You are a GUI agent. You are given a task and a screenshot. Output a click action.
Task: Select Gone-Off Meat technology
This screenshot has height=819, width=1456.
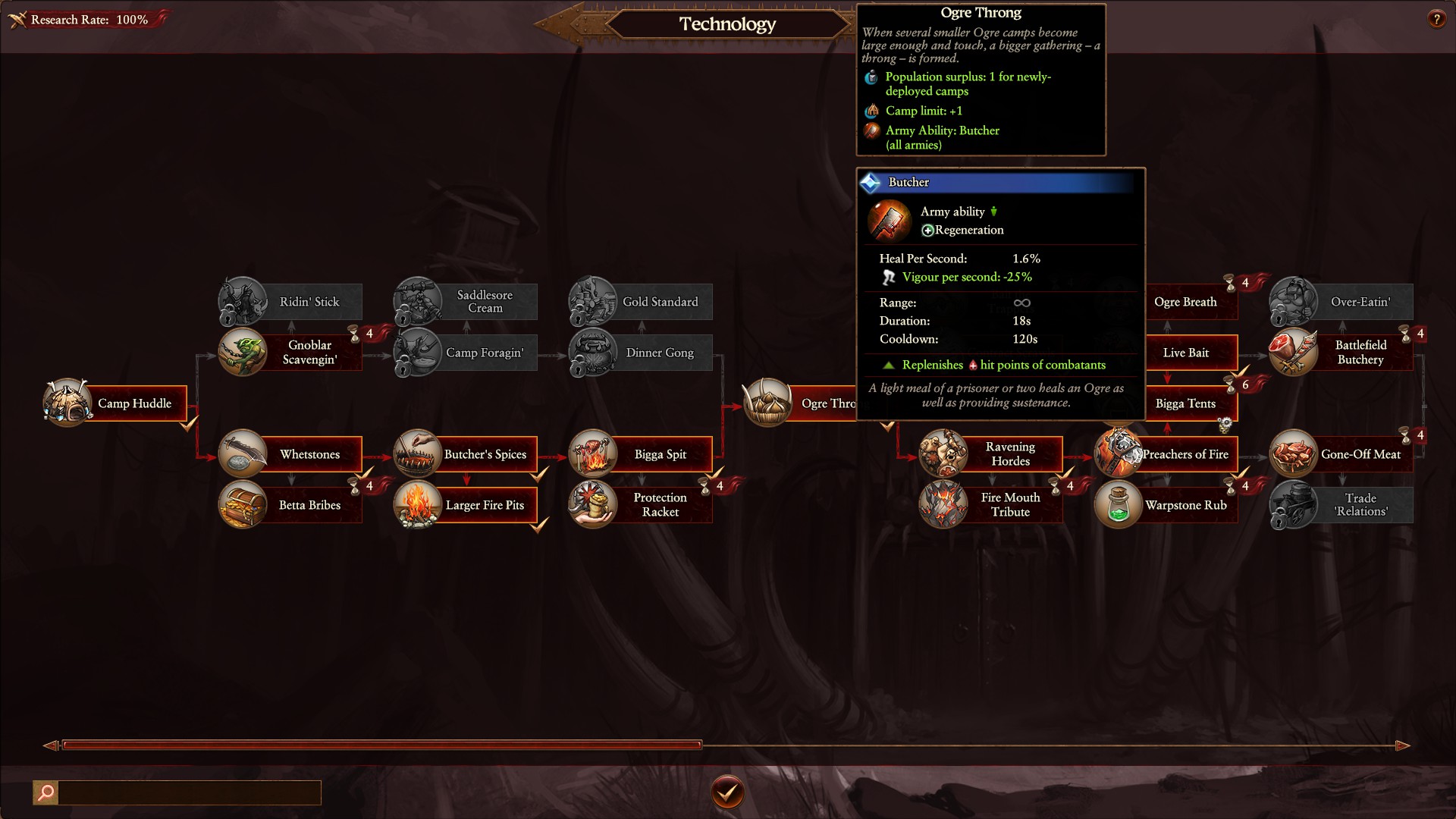tap(1360, 454)
